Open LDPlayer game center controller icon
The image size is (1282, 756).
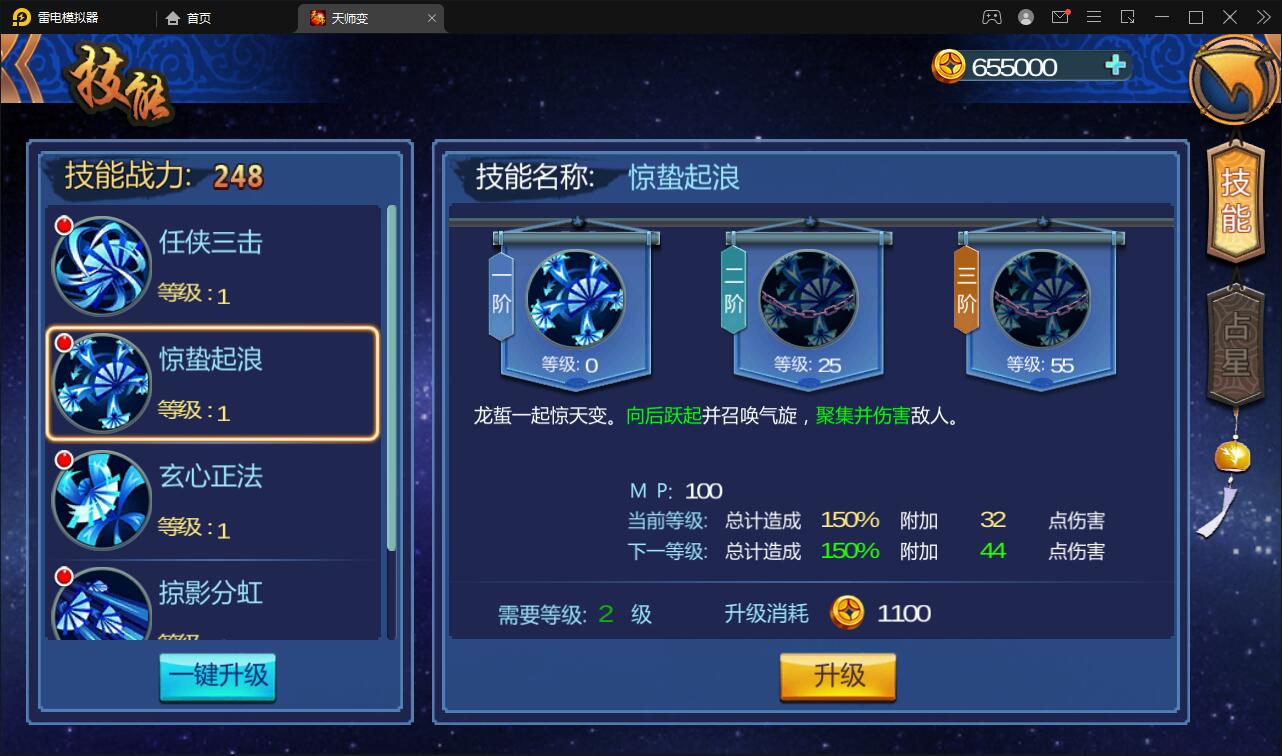click(991, 17)
